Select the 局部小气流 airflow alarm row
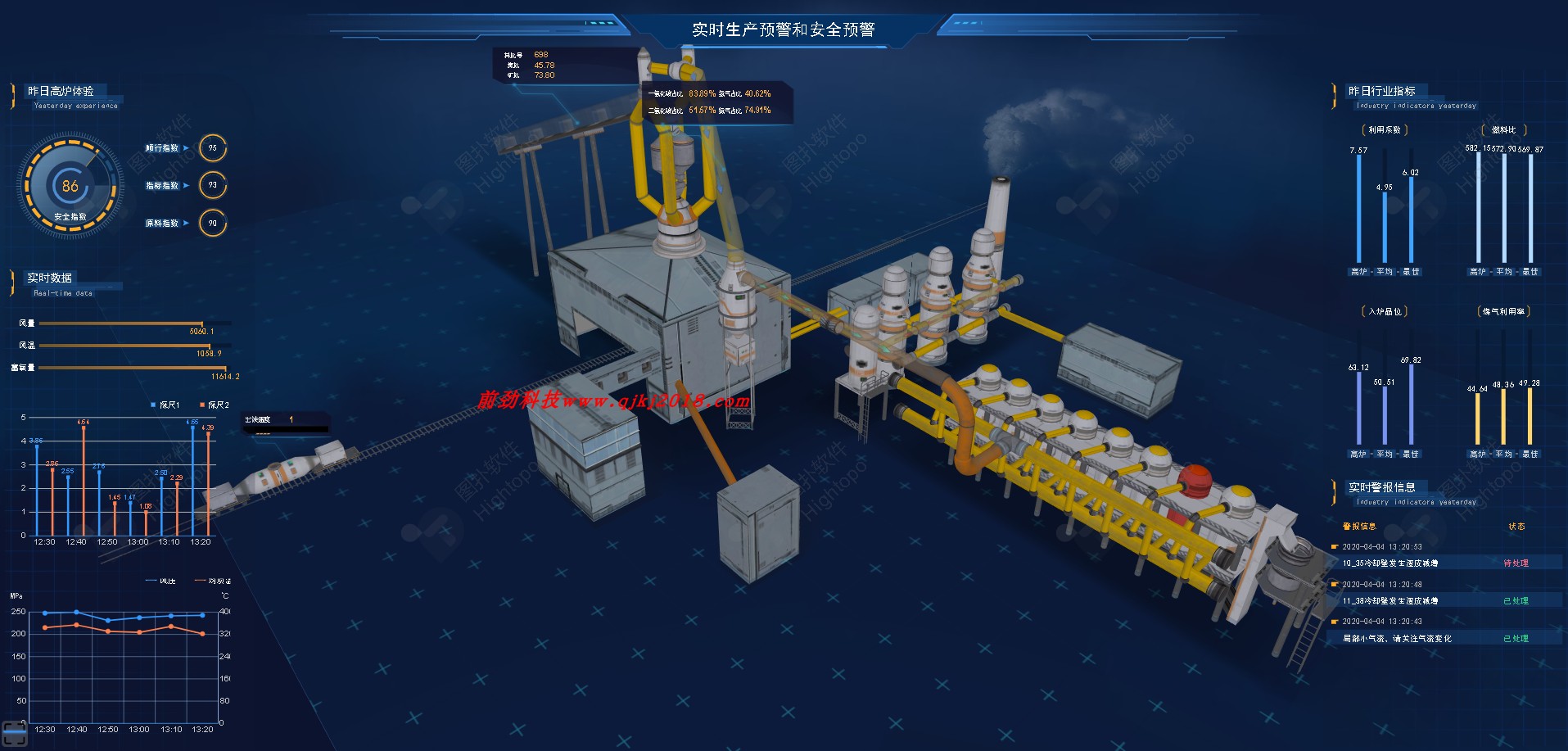The height and width of the screenshot is (751, 1568). point(1396,639)
